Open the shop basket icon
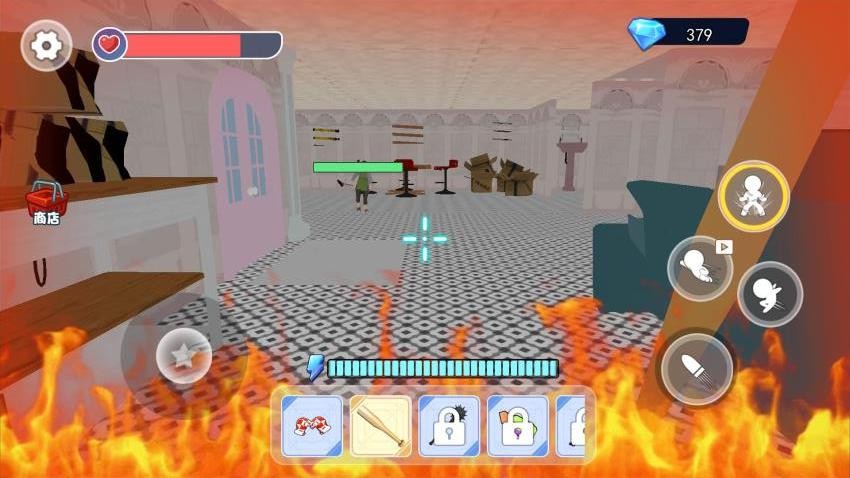850x478 pixels. [46, 202]
